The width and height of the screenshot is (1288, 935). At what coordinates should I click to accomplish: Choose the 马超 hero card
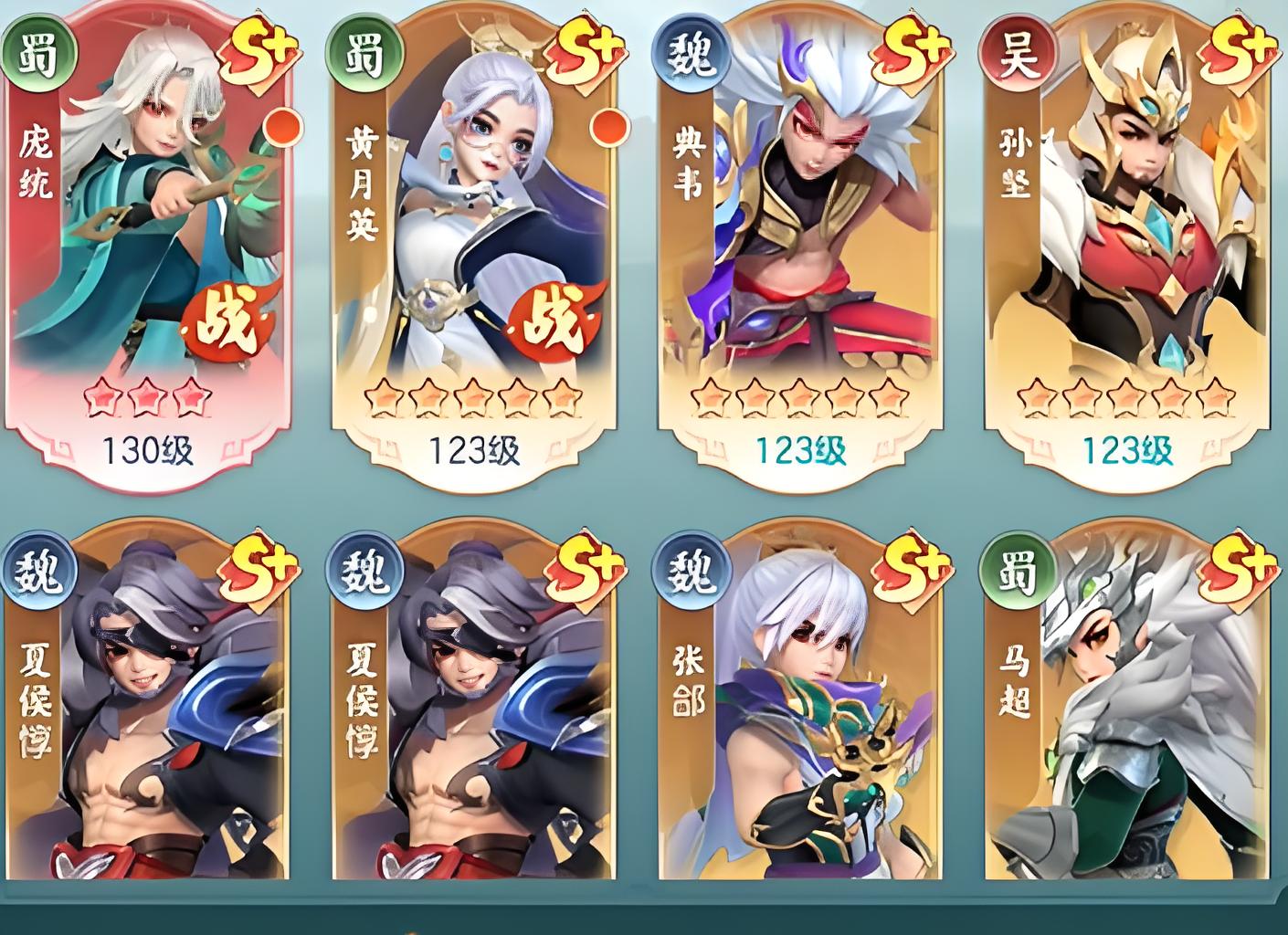pos(1125,712)
